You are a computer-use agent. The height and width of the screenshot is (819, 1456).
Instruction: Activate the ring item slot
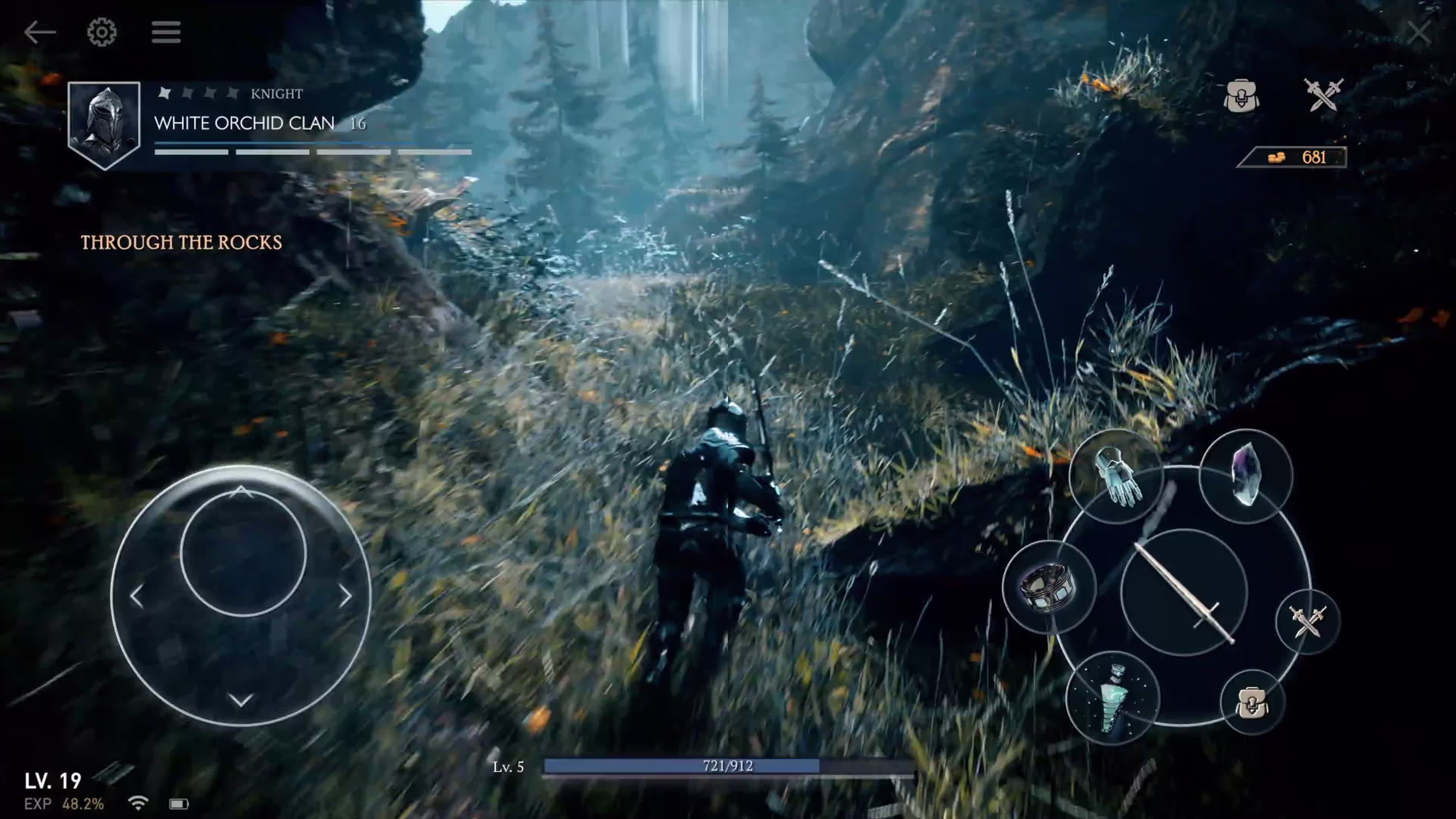coord(1049,587)
